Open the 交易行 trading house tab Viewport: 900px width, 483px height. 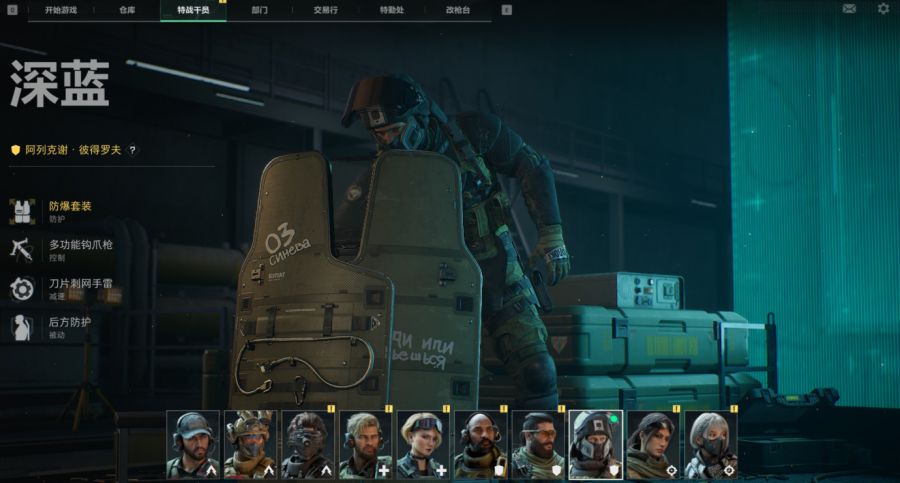tap(325, 9)
